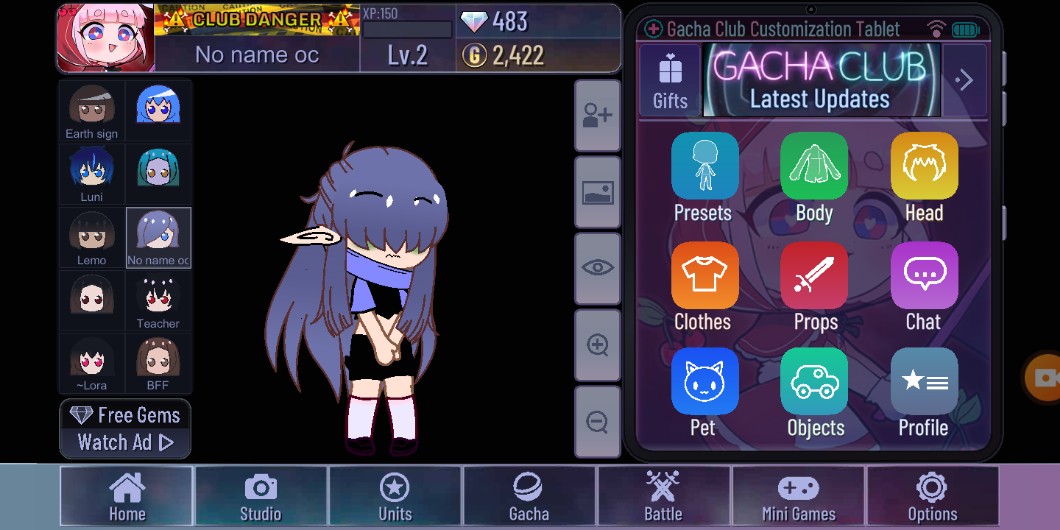
Task: Select the Teacher character slot
Action: 158,301
